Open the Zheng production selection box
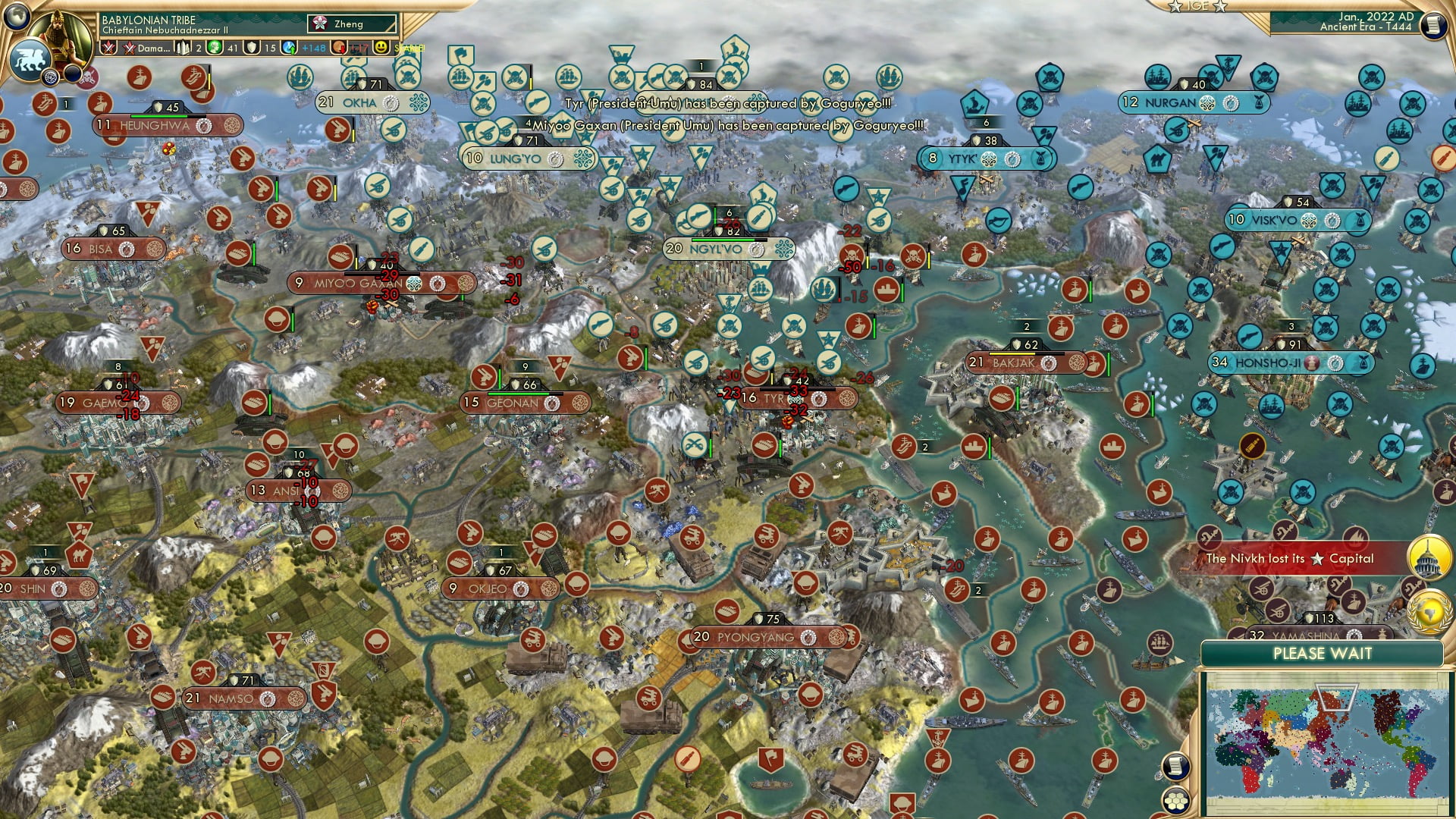This screenshot has height=819, width=1456. click(334, 24)
